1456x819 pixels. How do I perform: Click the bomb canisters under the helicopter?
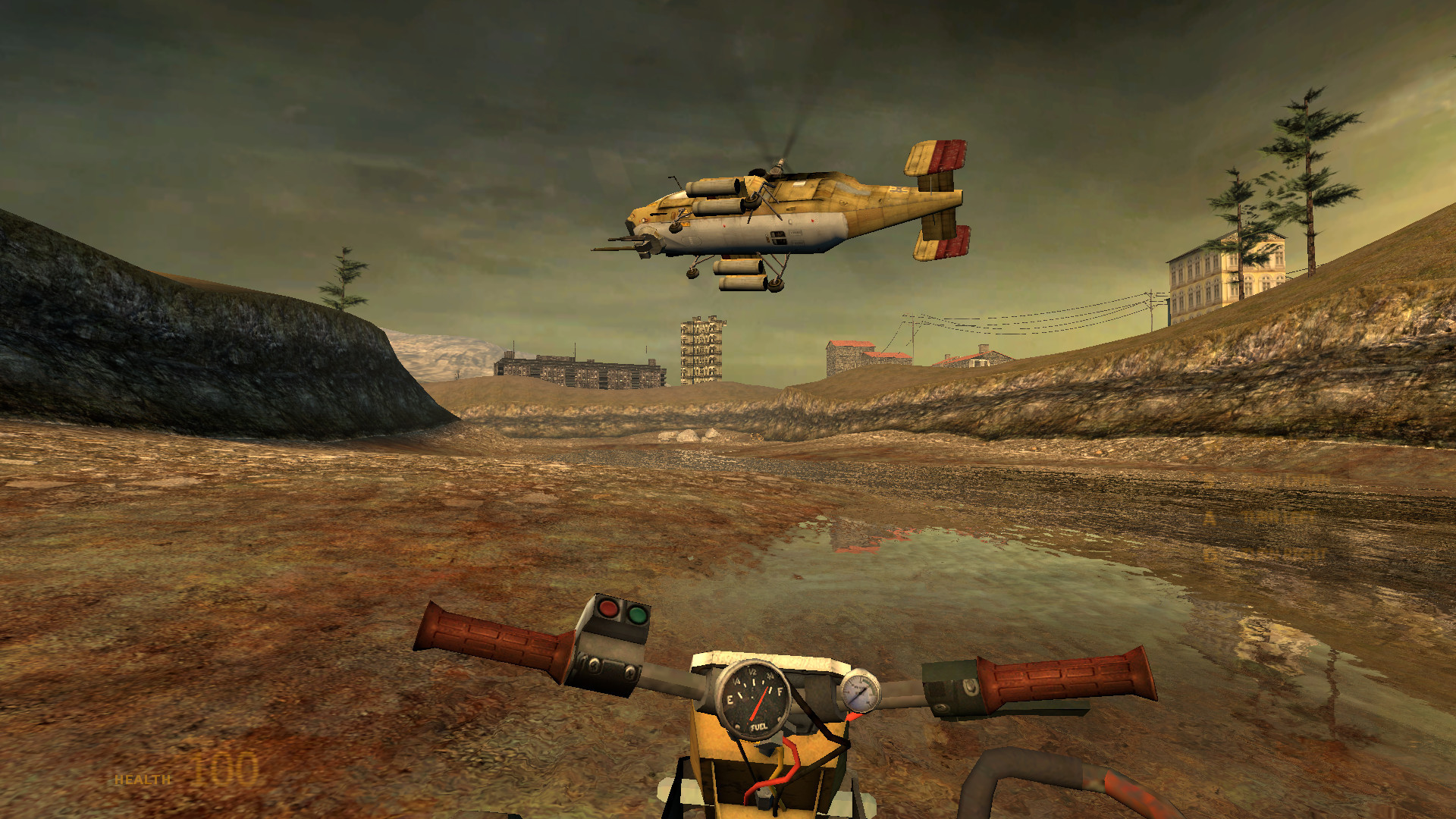pyautogui.click(x=739, y=277)
